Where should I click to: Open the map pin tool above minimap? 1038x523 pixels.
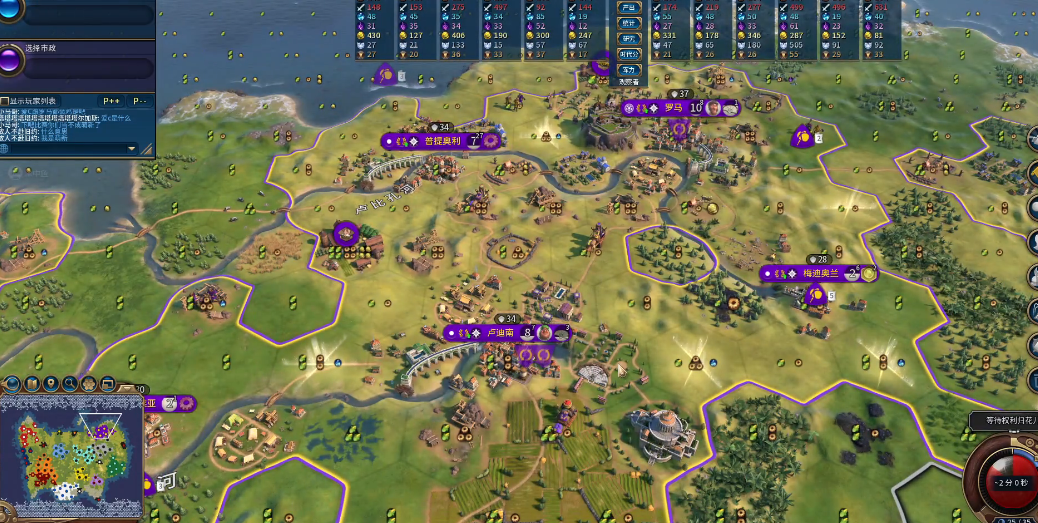[51, 383]
